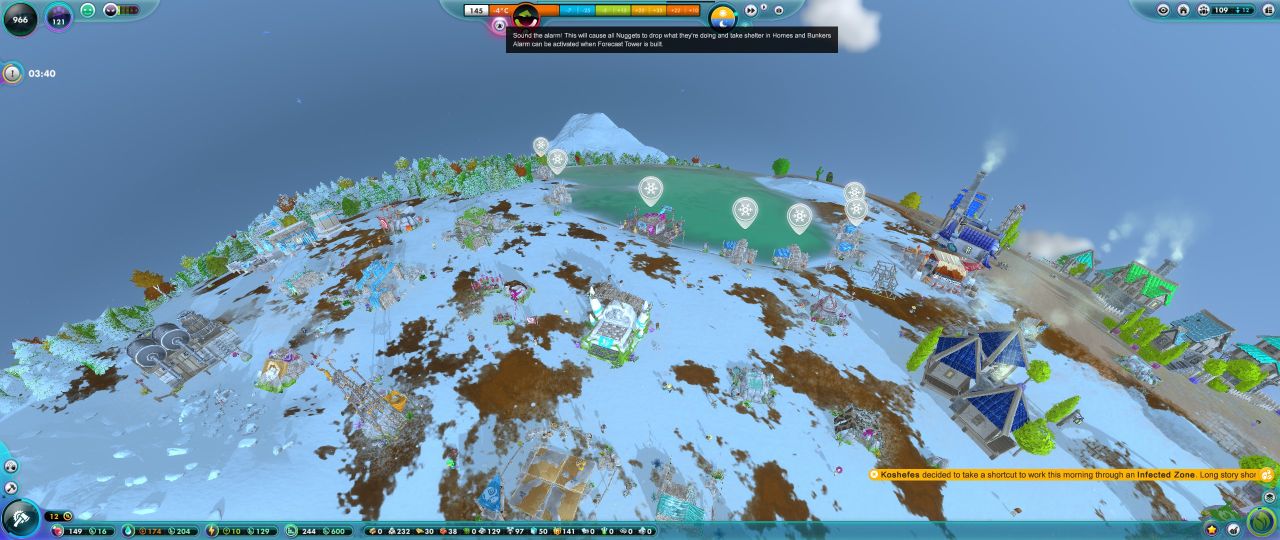1280x540 pixels.
Task: Open the Koshefes Infected Zone notification
Action: click(1070, 475)
